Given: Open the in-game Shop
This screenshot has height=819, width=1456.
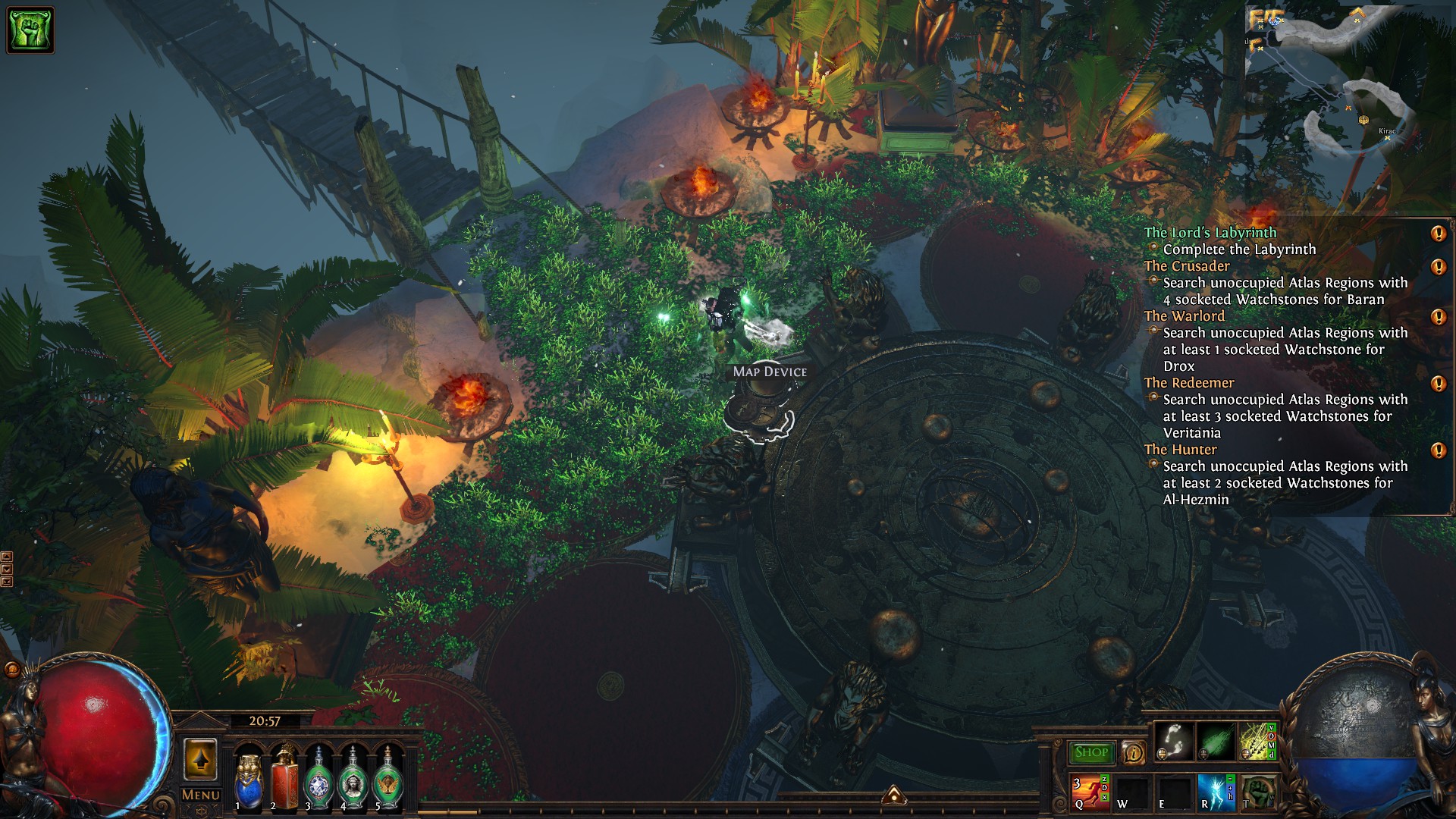Looking at the screenshot, I should tap(1091, 752).
